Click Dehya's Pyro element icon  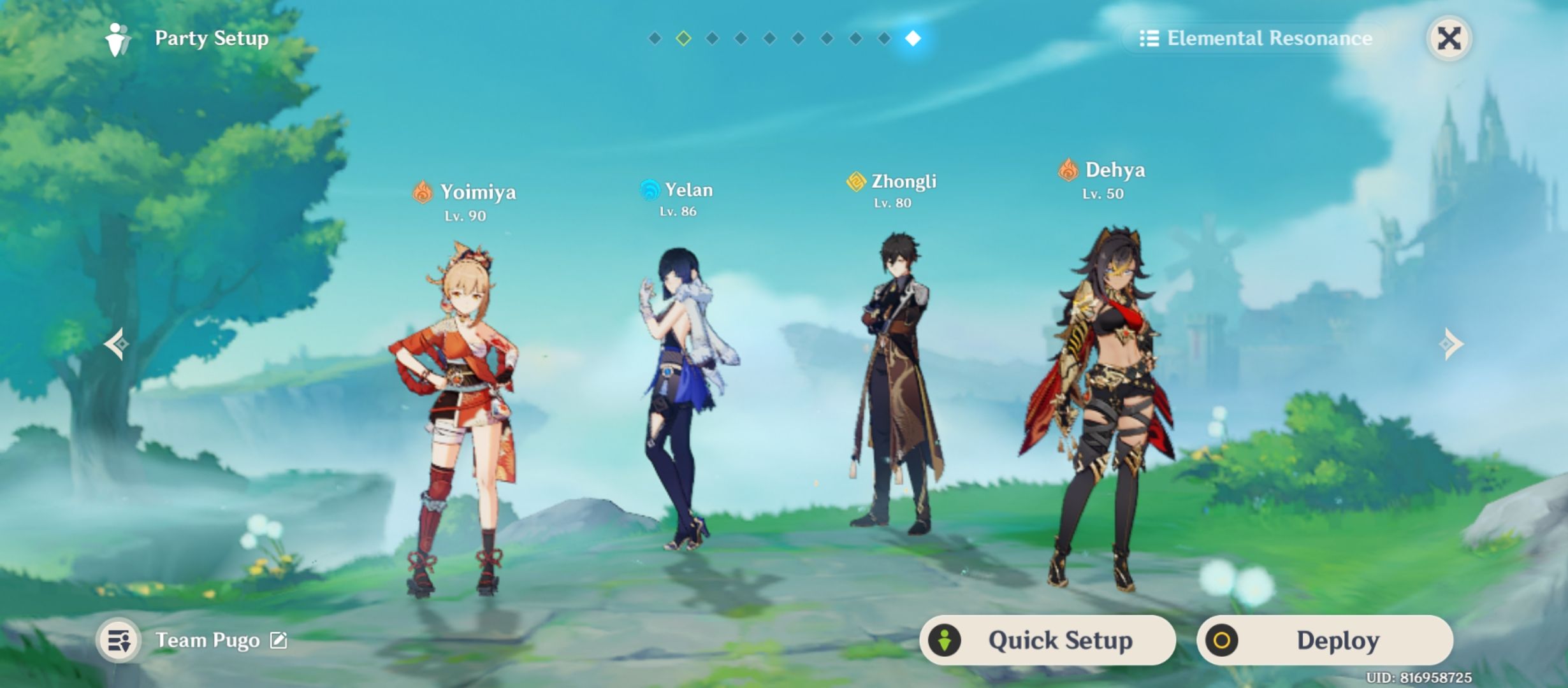1068,170
